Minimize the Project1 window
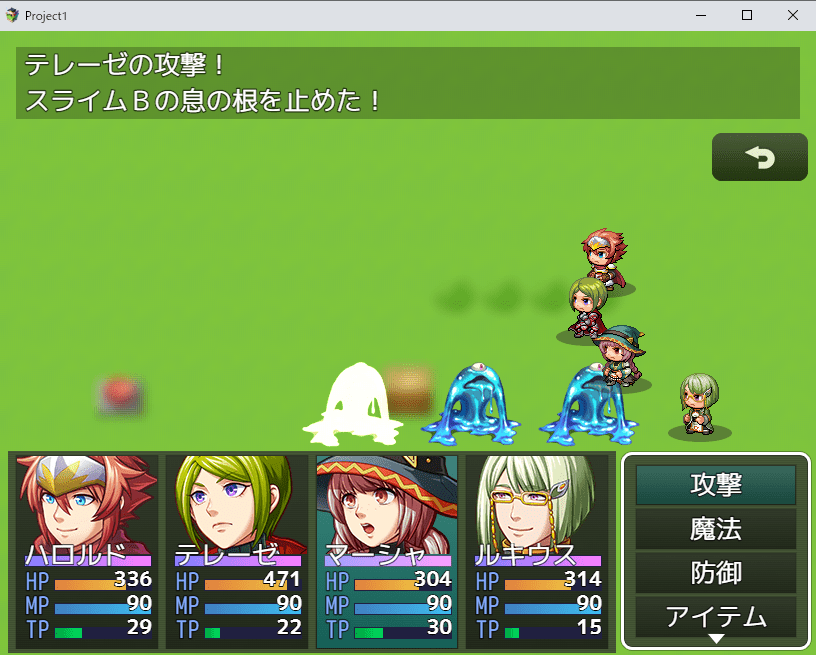This screenshot has width=816, height=655. pos(700,16)
